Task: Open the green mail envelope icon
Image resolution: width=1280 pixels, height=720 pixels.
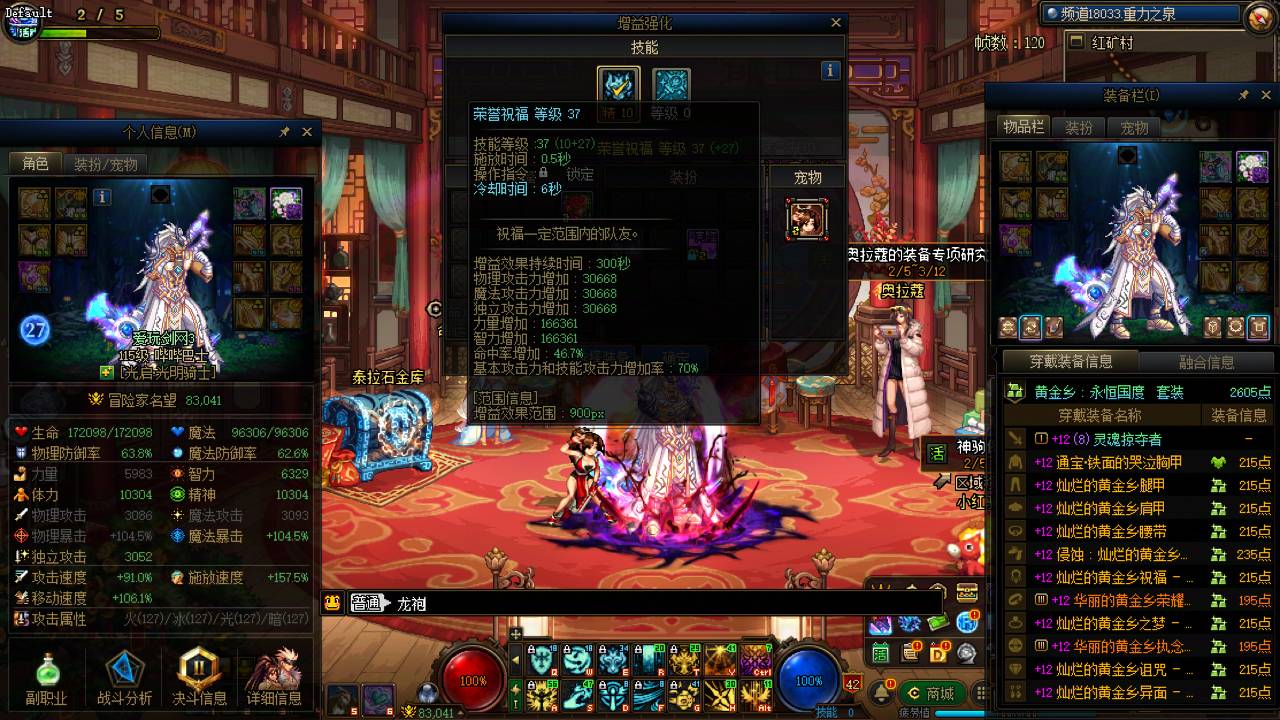Action: click(938, 623)
